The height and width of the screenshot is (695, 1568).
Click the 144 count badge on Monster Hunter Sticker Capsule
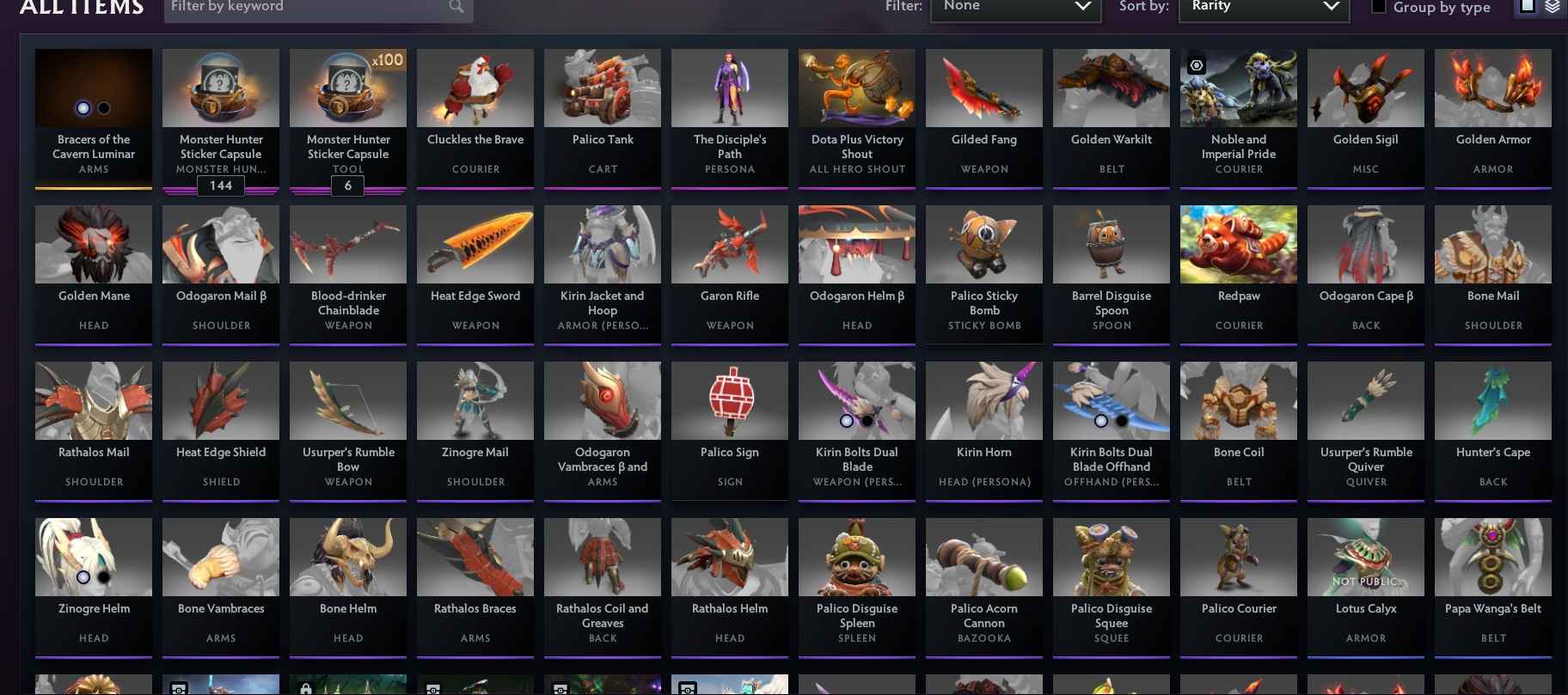coord(221,186)
